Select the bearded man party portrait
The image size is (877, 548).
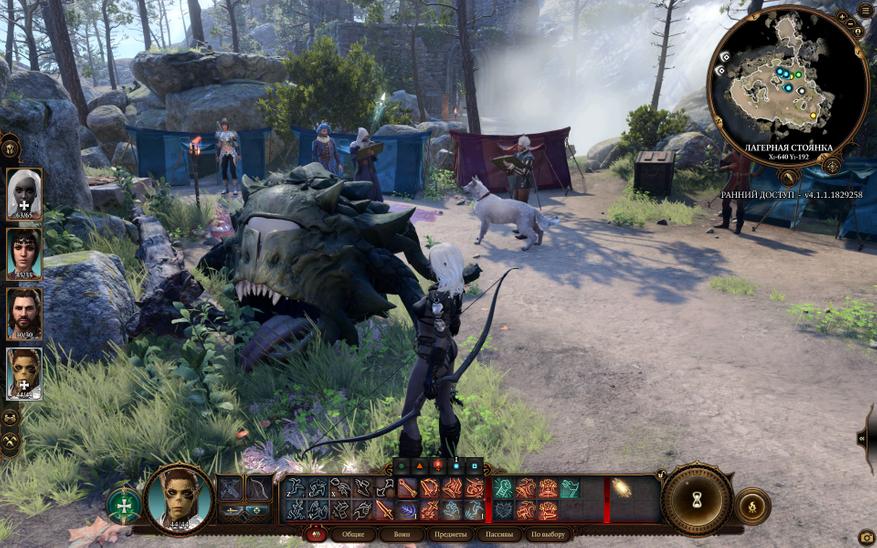tap(24, 313)
